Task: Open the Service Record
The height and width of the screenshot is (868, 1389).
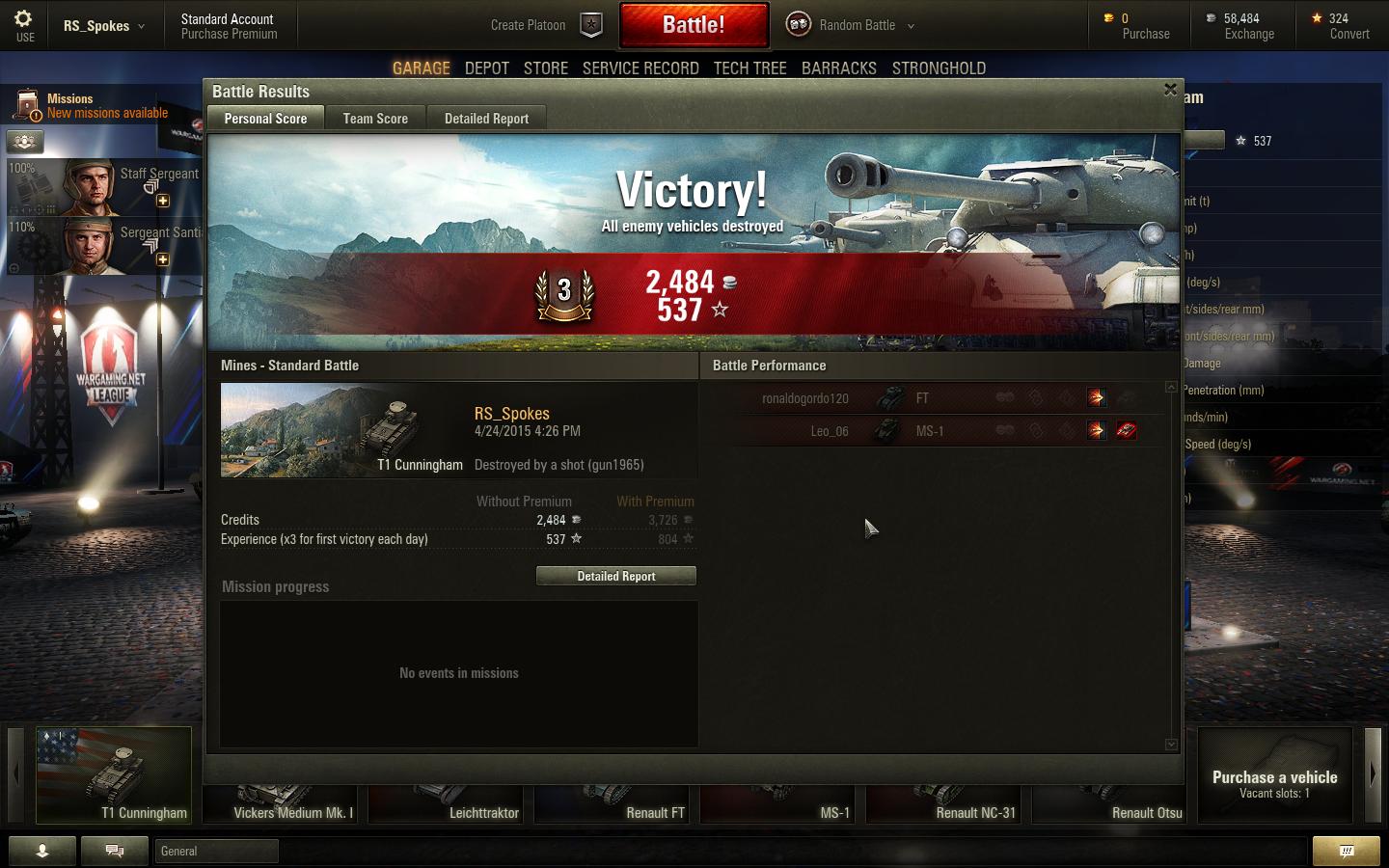Action: click(640, 68)
